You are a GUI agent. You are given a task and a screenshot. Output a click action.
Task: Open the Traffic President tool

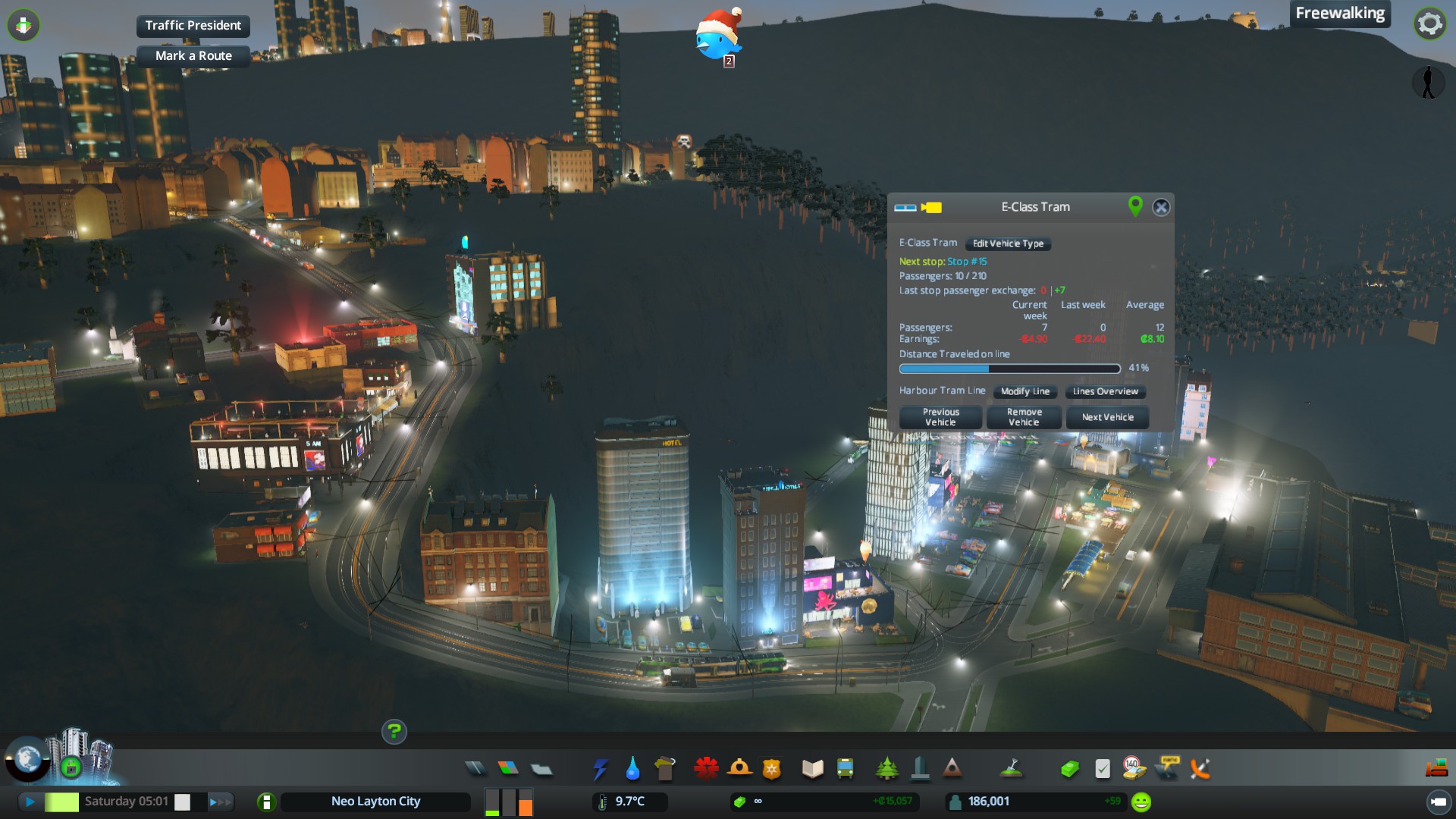(x=193, y=25)
